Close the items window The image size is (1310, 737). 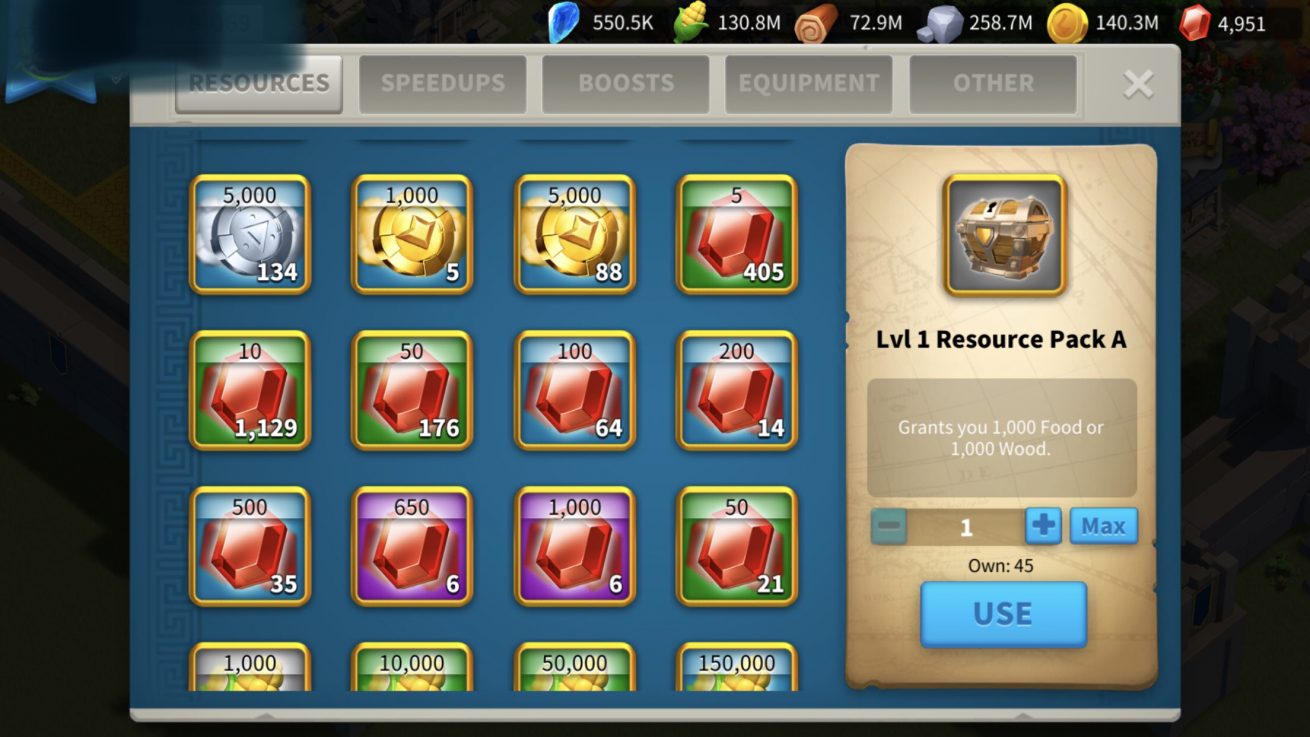(1138, 84)
